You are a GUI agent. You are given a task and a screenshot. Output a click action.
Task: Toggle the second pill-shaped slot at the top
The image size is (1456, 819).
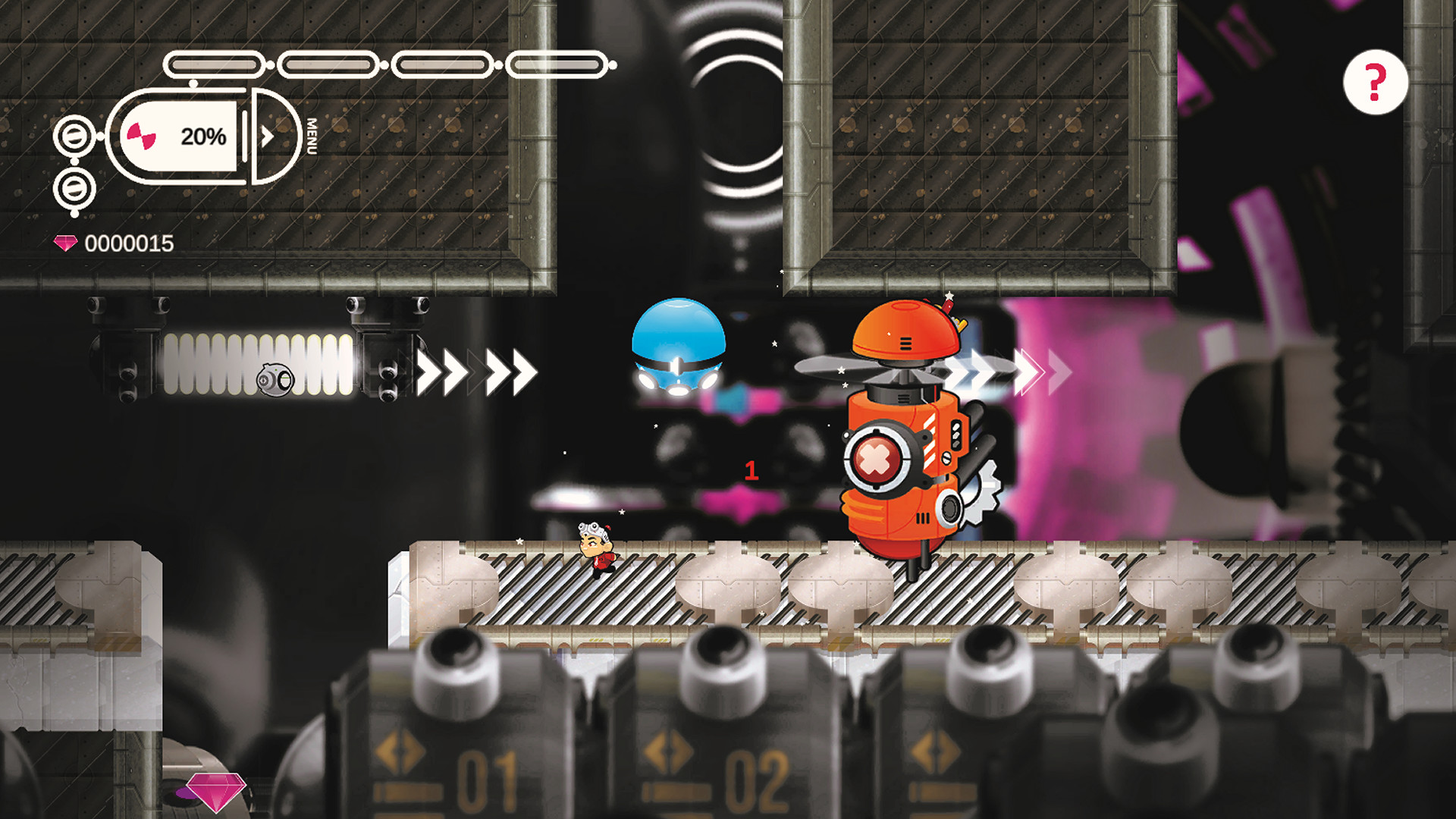(326, 64)
